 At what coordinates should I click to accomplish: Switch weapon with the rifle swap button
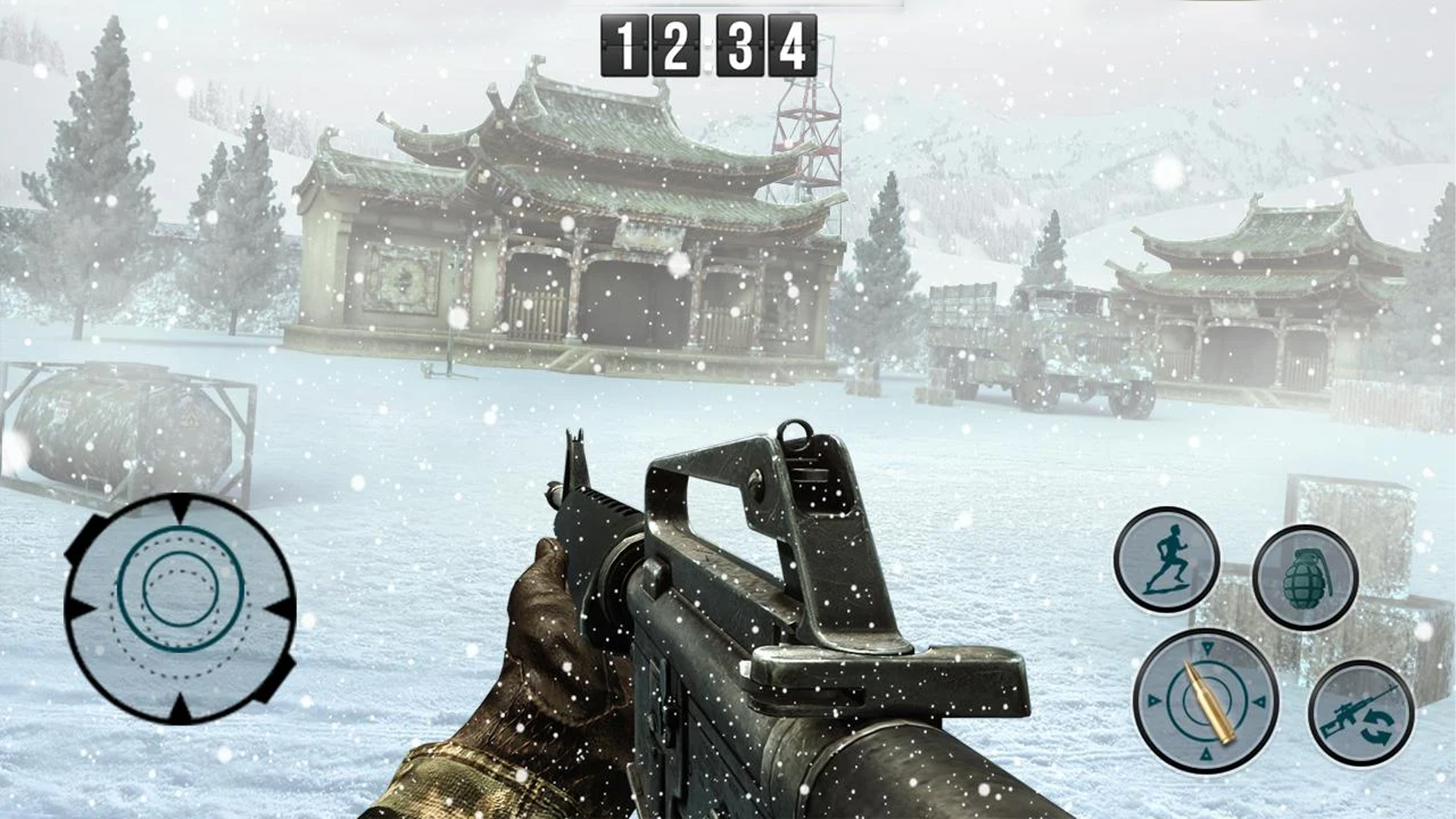(x=1361, y=713)
